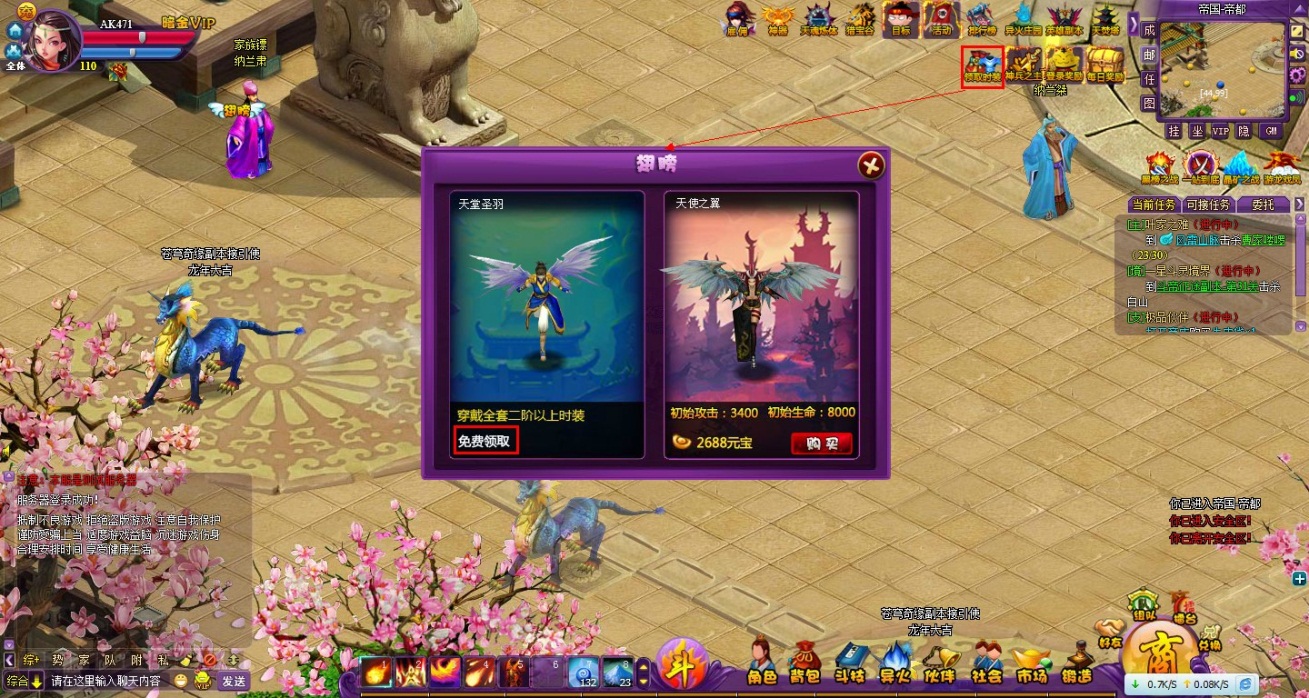
Task: Focus the chat input field
Action: [x=105, y=681]
